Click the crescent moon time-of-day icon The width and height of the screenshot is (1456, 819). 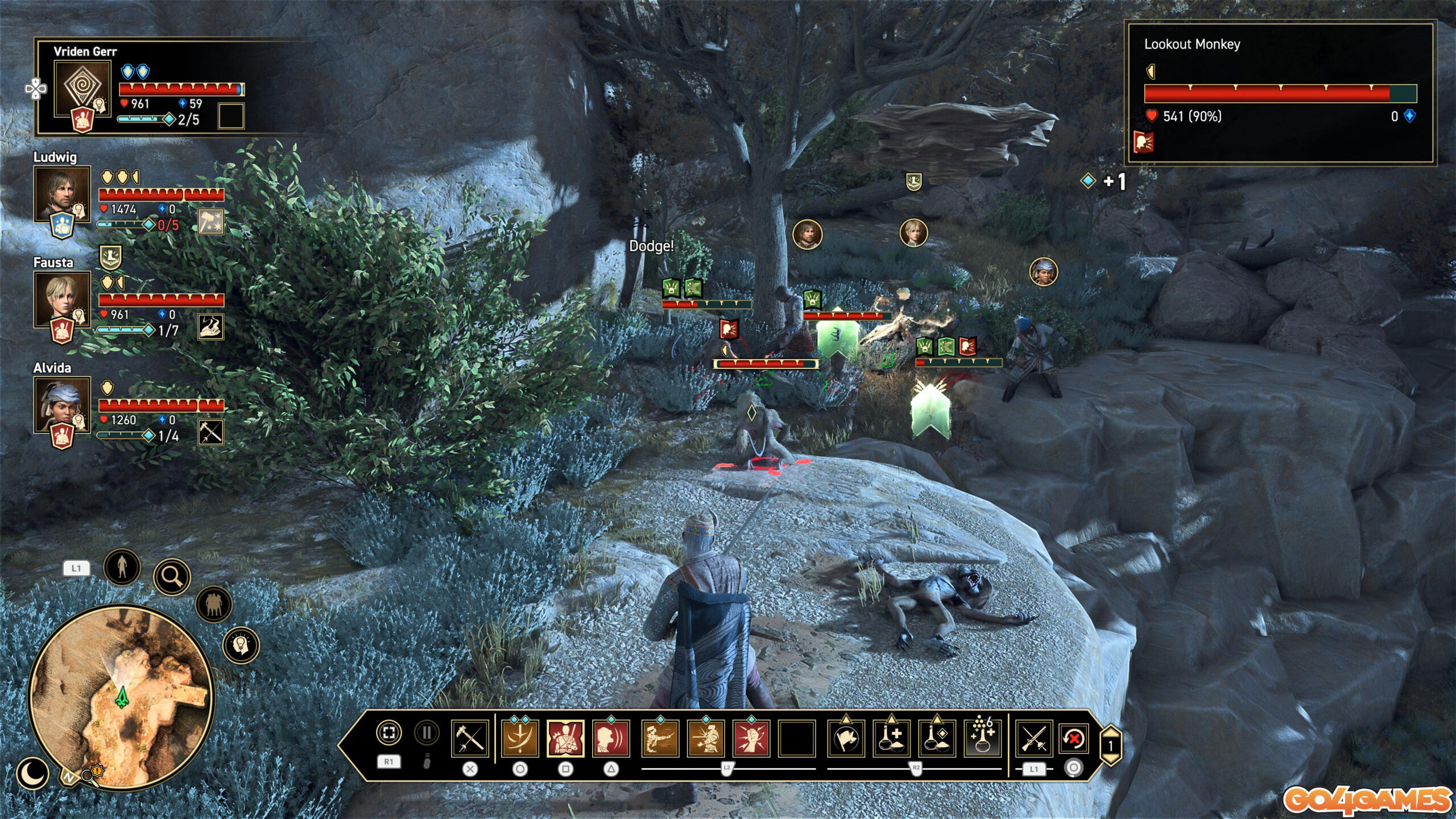(x=33, y=773)
